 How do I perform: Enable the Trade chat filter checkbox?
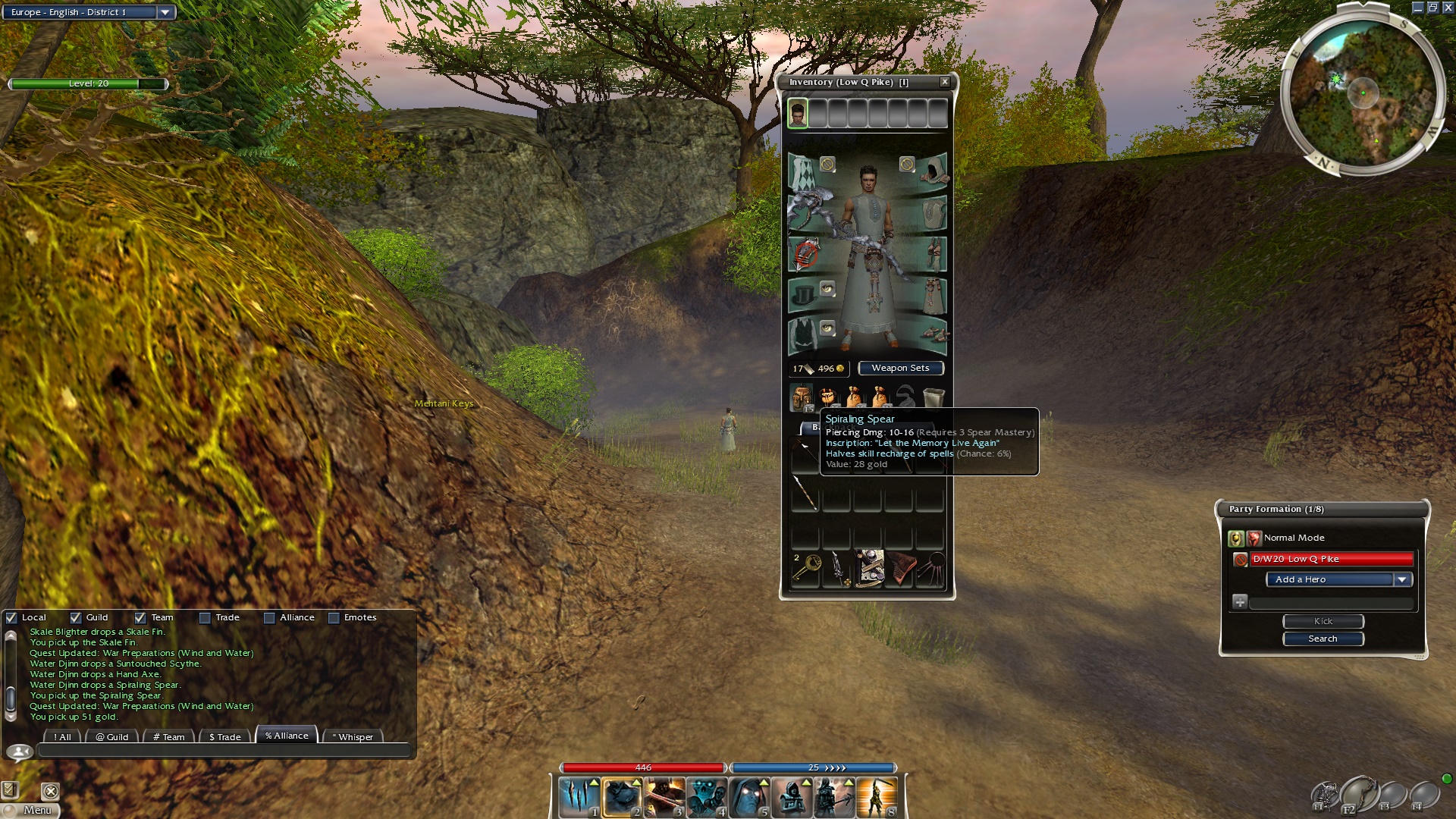point(205,618)
